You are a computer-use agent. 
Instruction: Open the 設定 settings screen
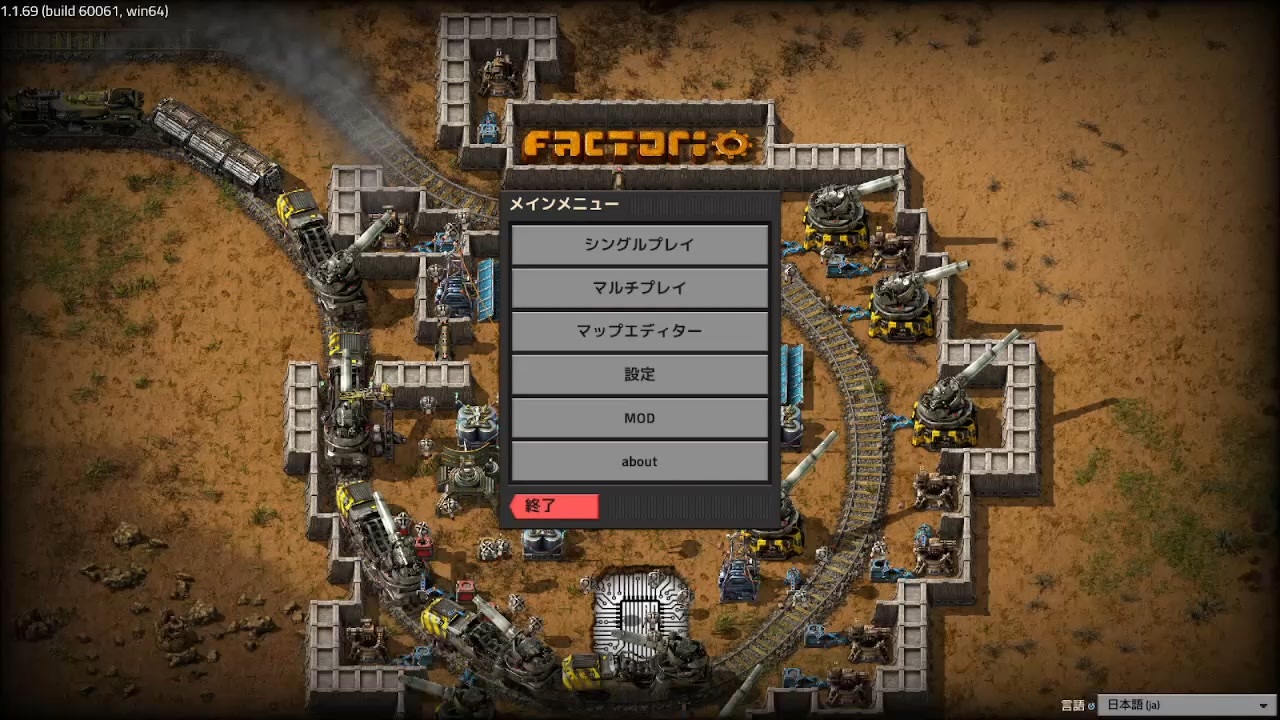(639, 374)
